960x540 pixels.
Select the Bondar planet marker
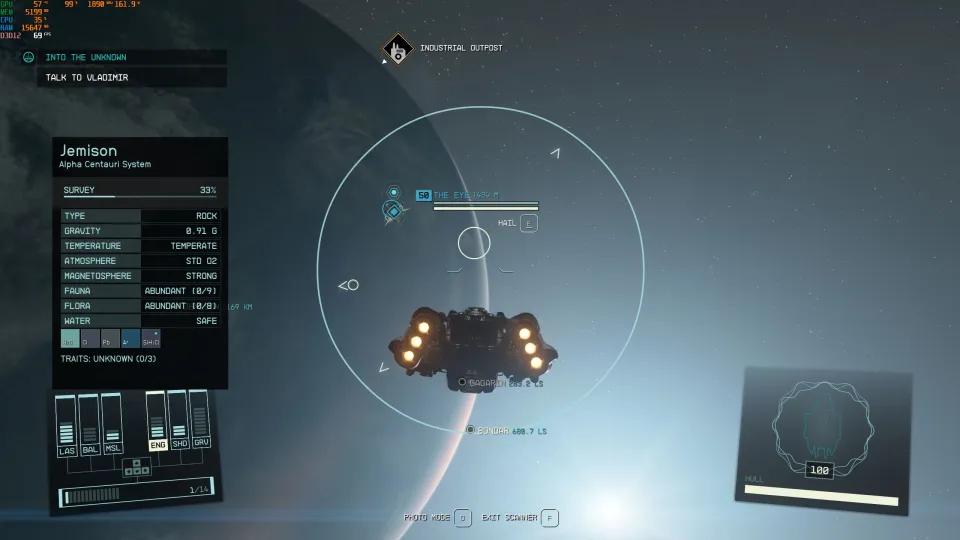470,430
